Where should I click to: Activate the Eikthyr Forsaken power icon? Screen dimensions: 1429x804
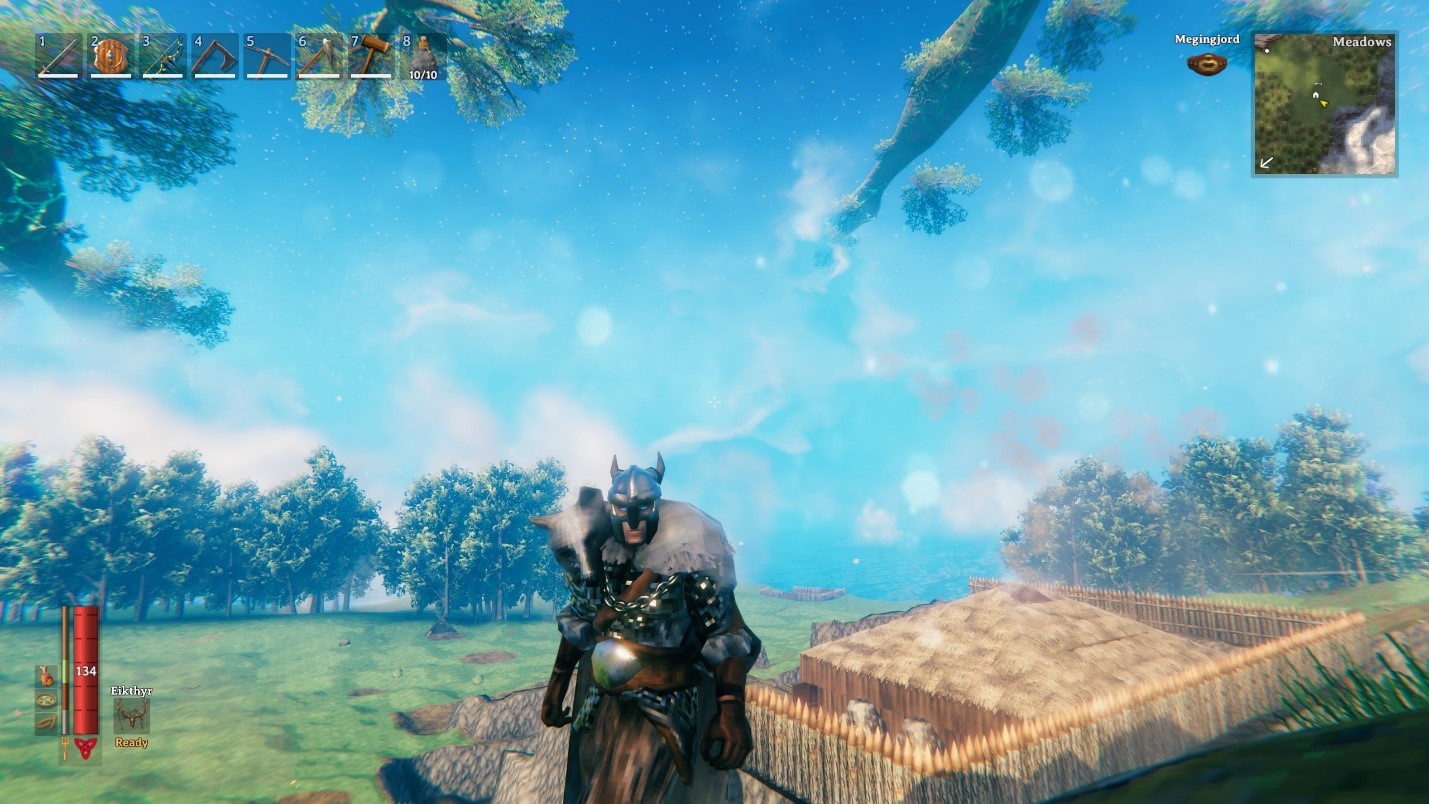click(131, 717)
